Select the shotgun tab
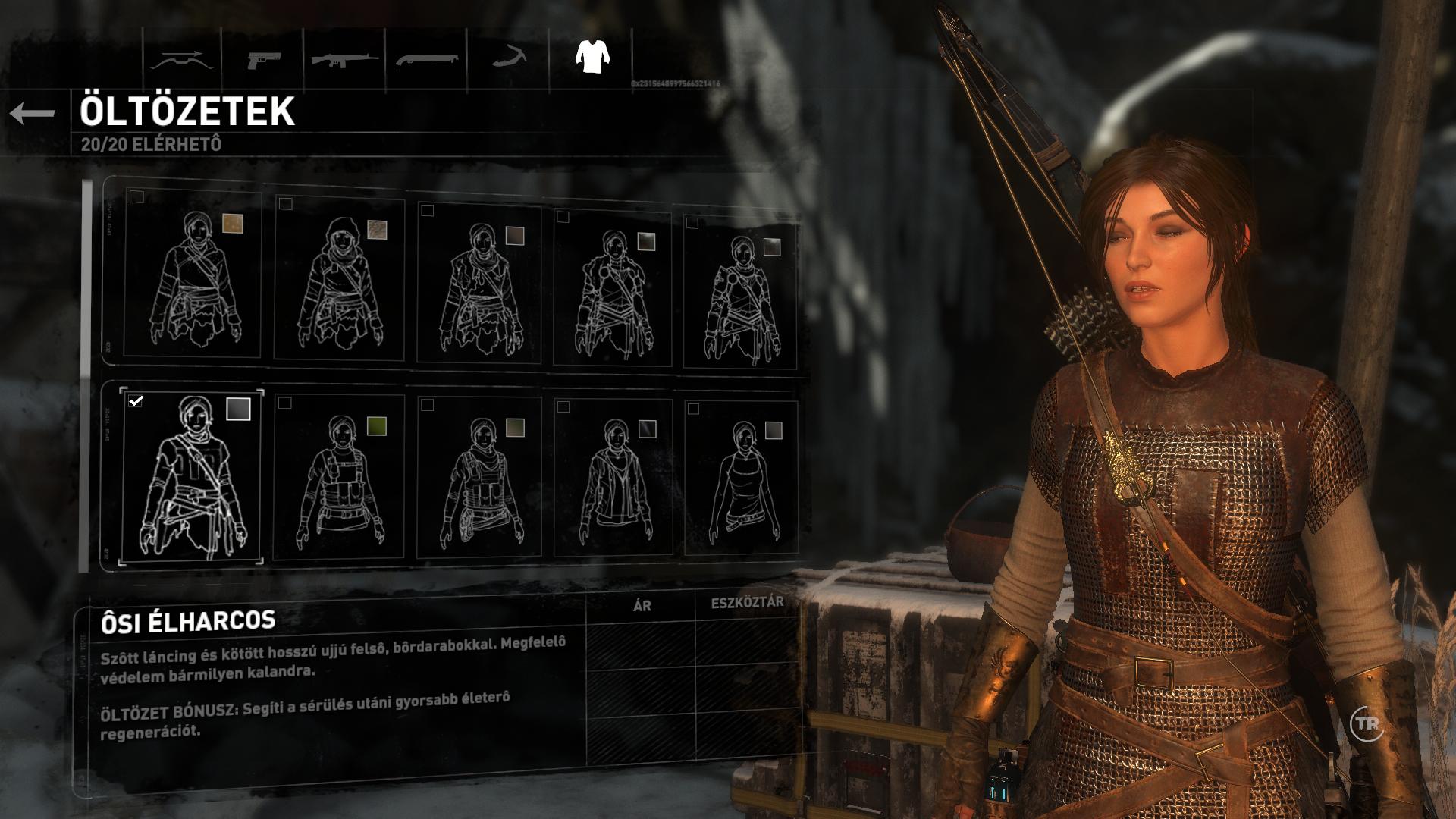 (x=426, y=59)
